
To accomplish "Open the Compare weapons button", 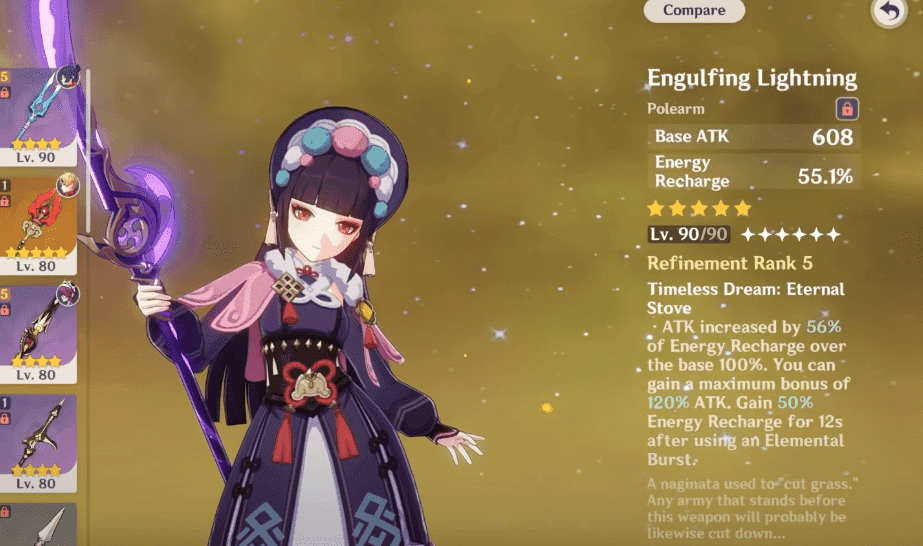I will [694, 11].
